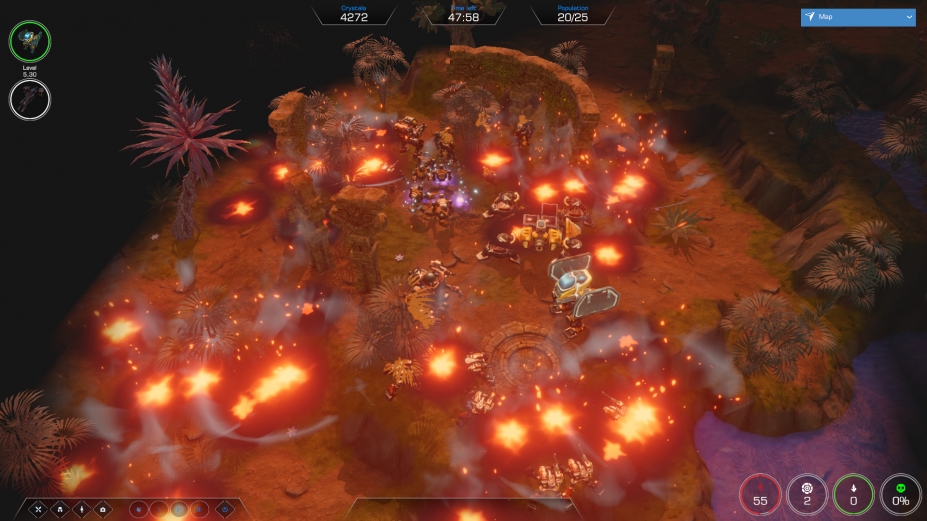Select the green-ringed hero portrait
927x521 pixels.
coord(30,41)
